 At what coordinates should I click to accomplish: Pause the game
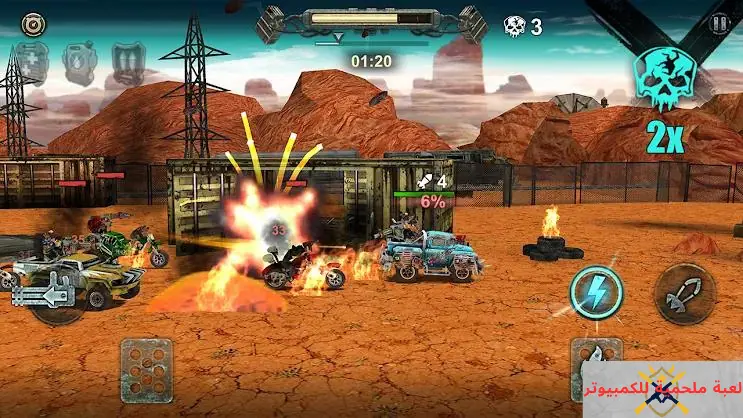coord(717,23)
